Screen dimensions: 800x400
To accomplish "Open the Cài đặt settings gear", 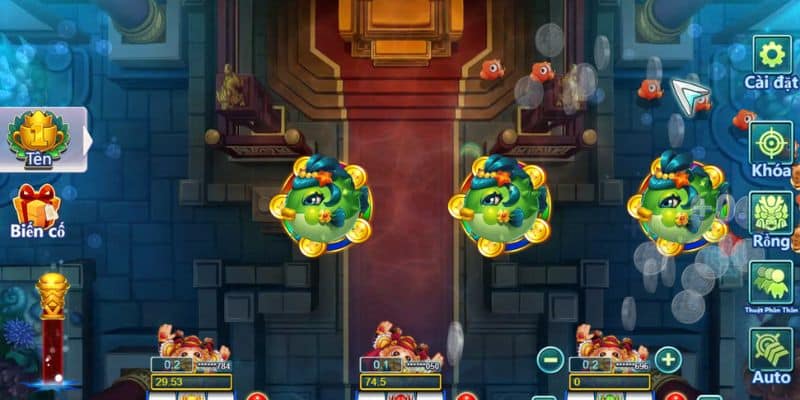I will (771, 56).
